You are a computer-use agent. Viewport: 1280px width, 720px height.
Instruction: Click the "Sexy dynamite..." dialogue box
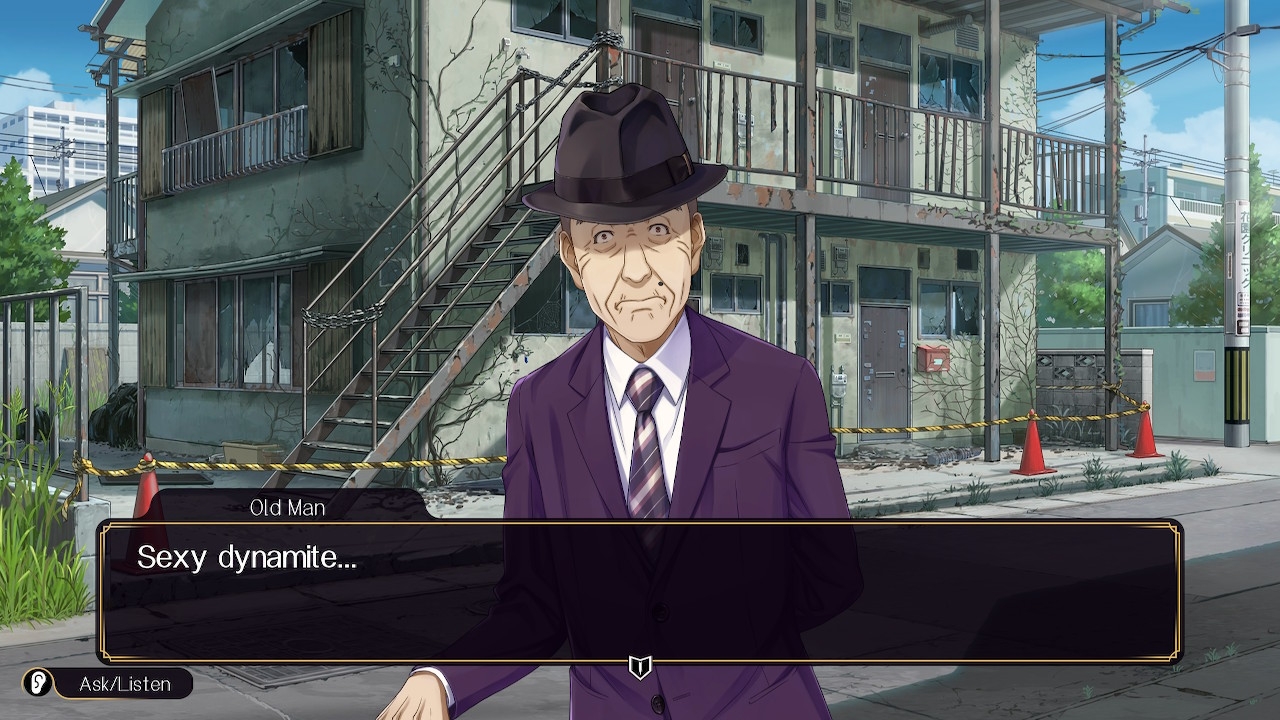640,590
